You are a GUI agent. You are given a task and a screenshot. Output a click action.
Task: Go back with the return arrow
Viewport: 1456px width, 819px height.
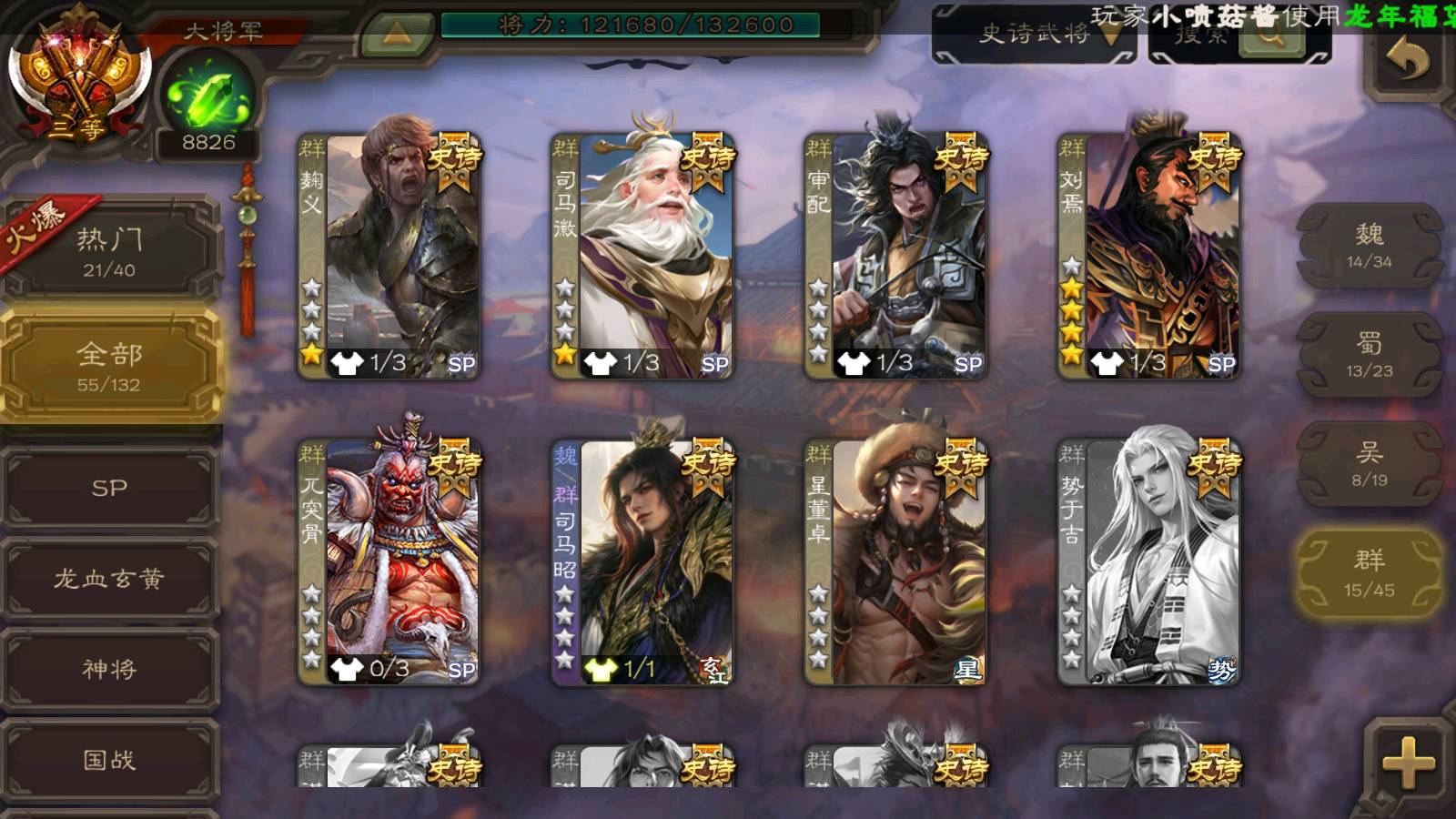click(1407, 62)
